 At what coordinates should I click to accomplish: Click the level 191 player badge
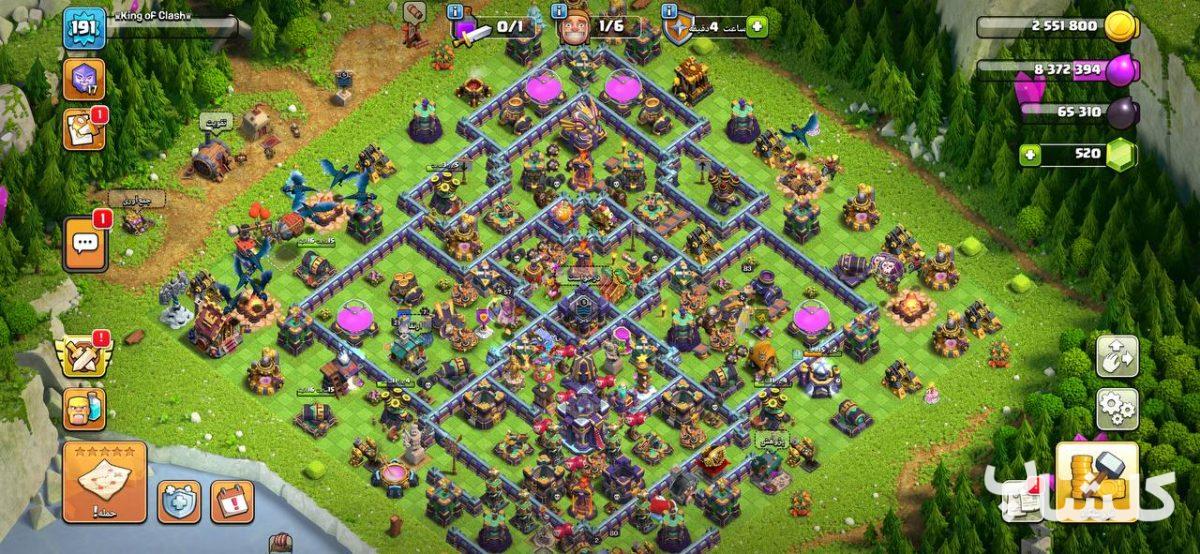(84, 29)
